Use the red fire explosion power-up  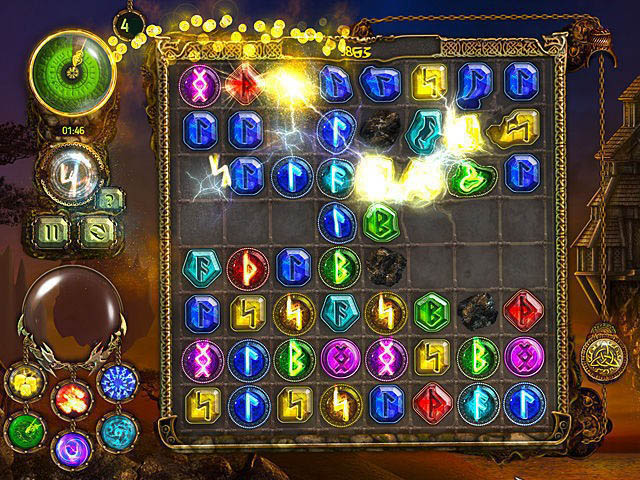point(71,397)
